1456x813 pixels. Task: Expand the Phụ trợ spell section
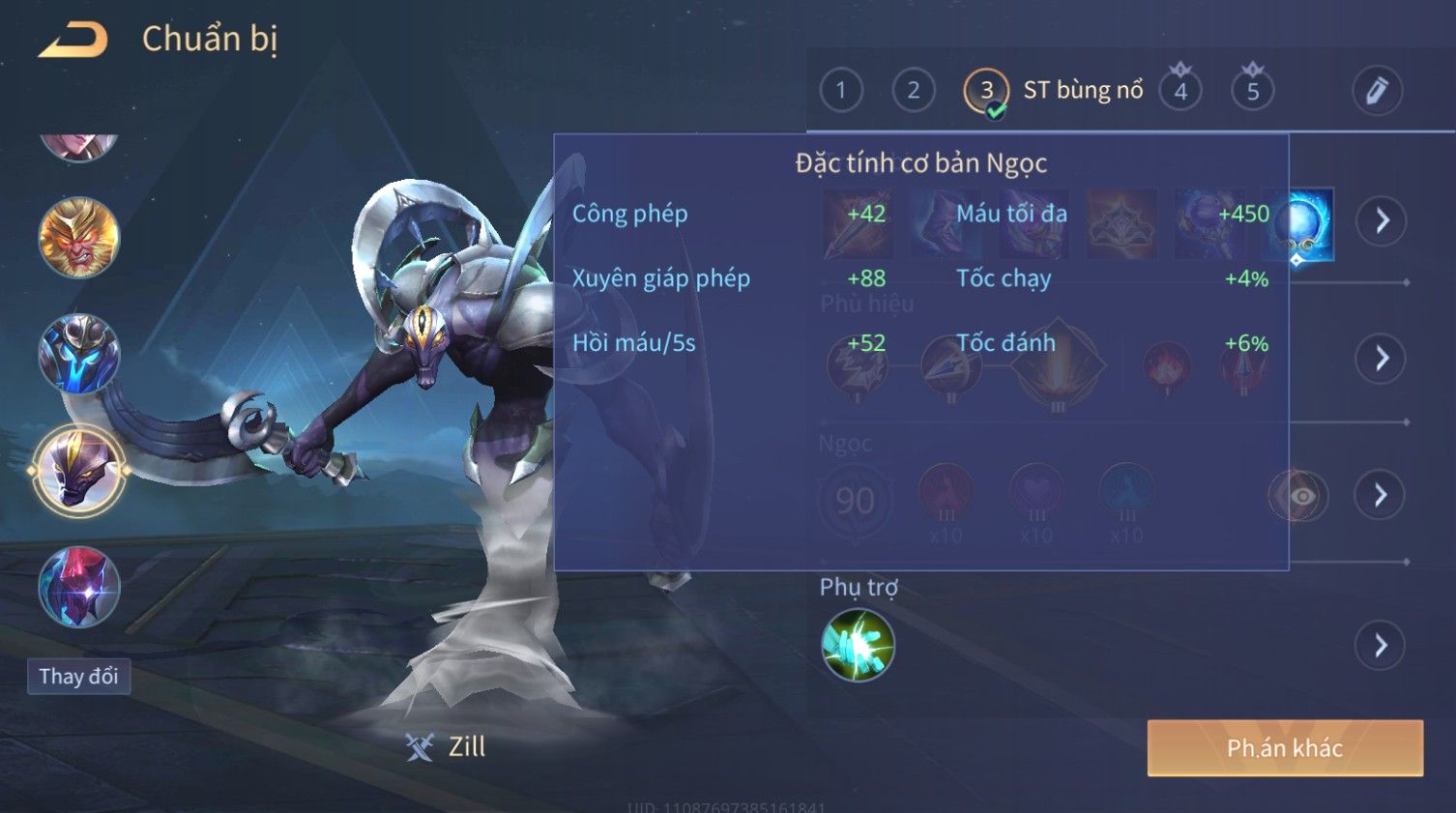[x=1381, y=645]
